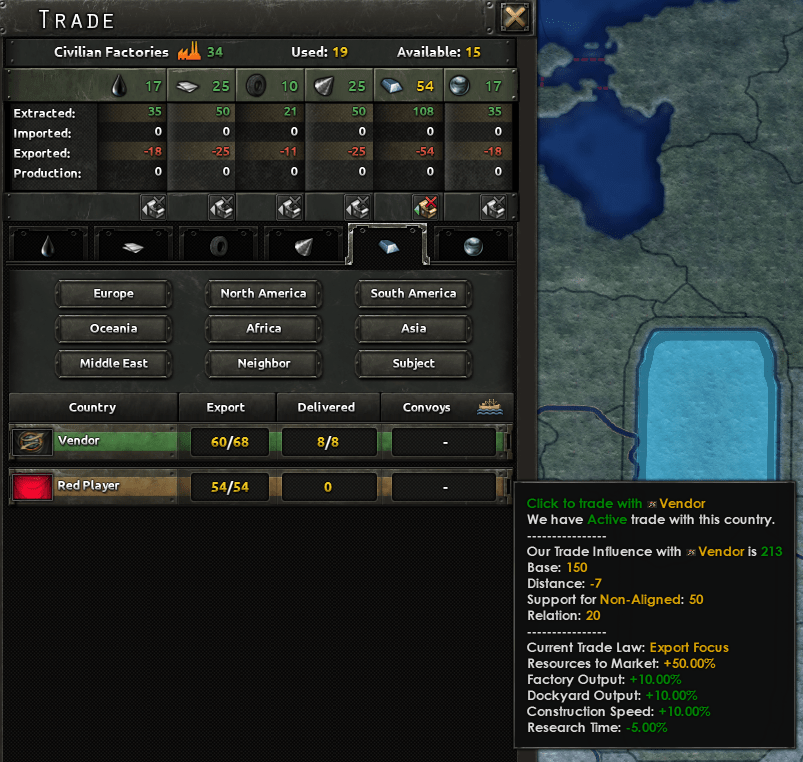Filter list to Subject nations

(413, 364)
